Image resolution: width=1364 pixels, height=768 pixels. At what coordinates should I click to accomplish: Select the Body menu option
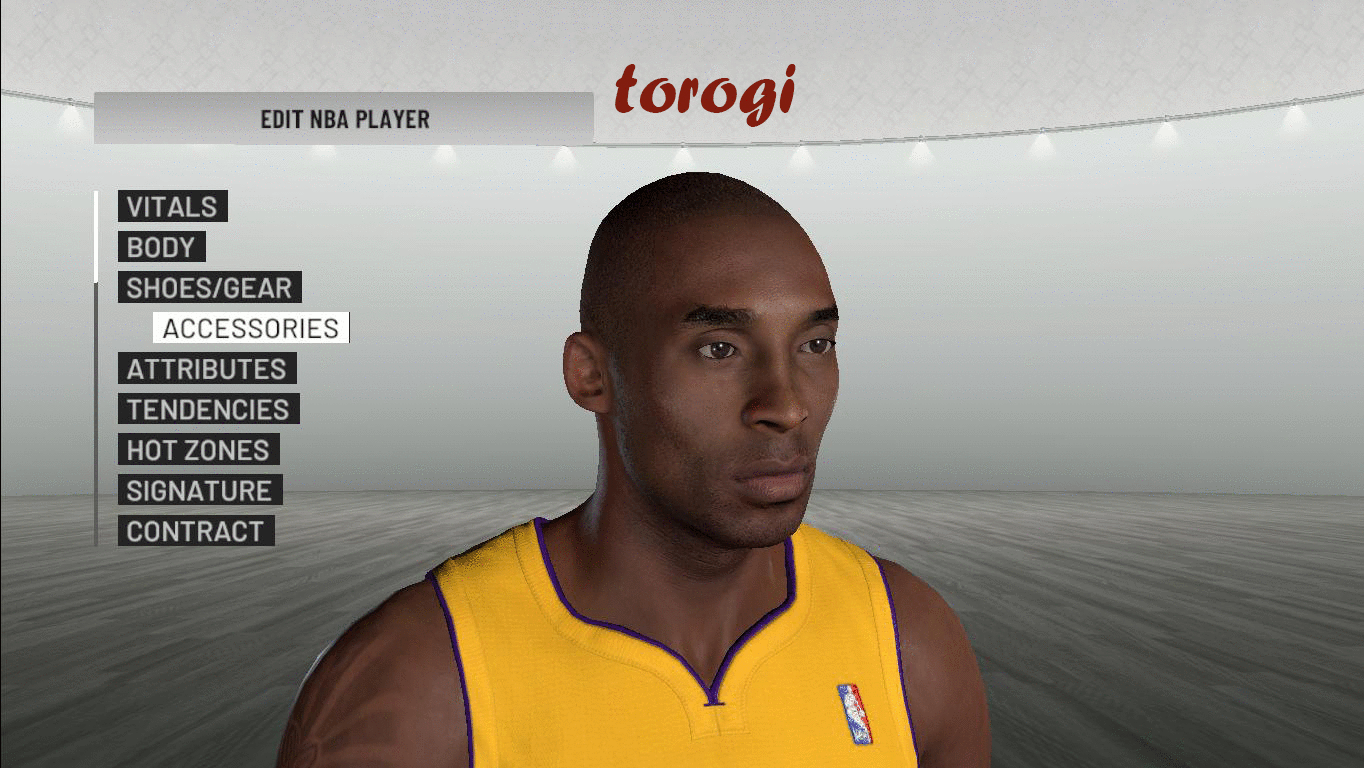click(x=161, y=248)
